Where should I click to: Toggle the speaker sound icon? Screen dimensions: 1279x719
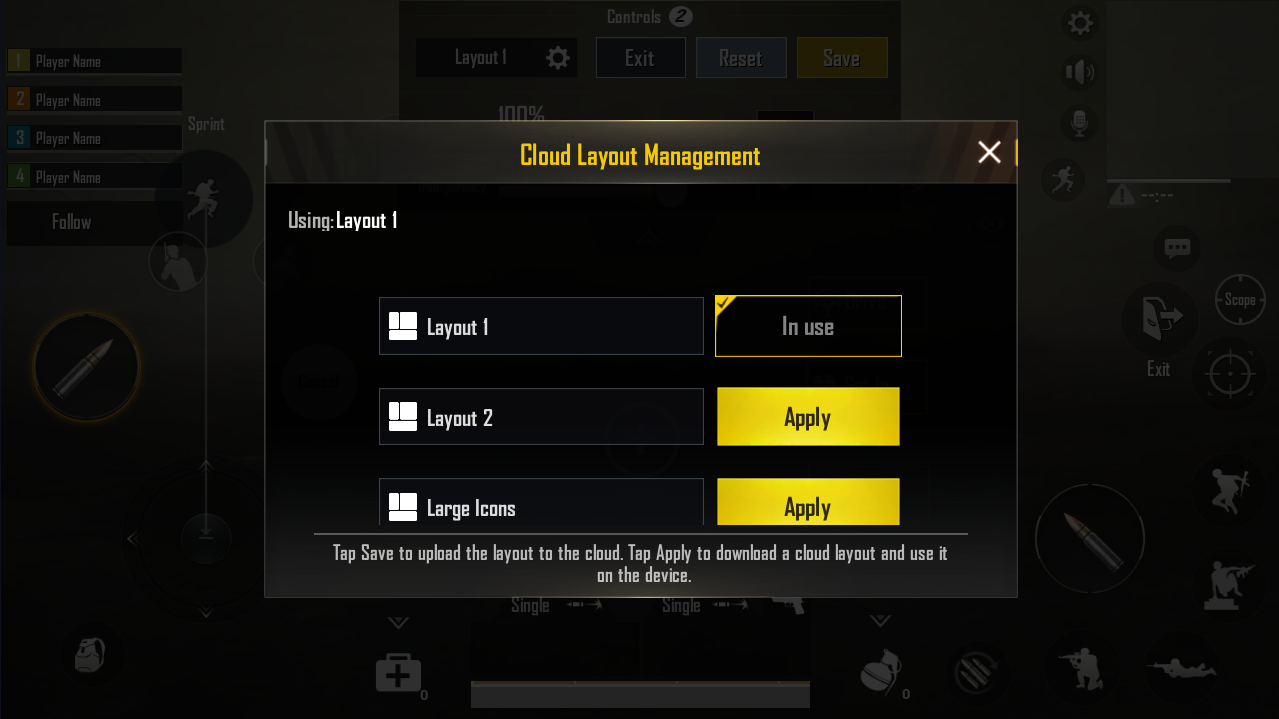coord(1080,72)
